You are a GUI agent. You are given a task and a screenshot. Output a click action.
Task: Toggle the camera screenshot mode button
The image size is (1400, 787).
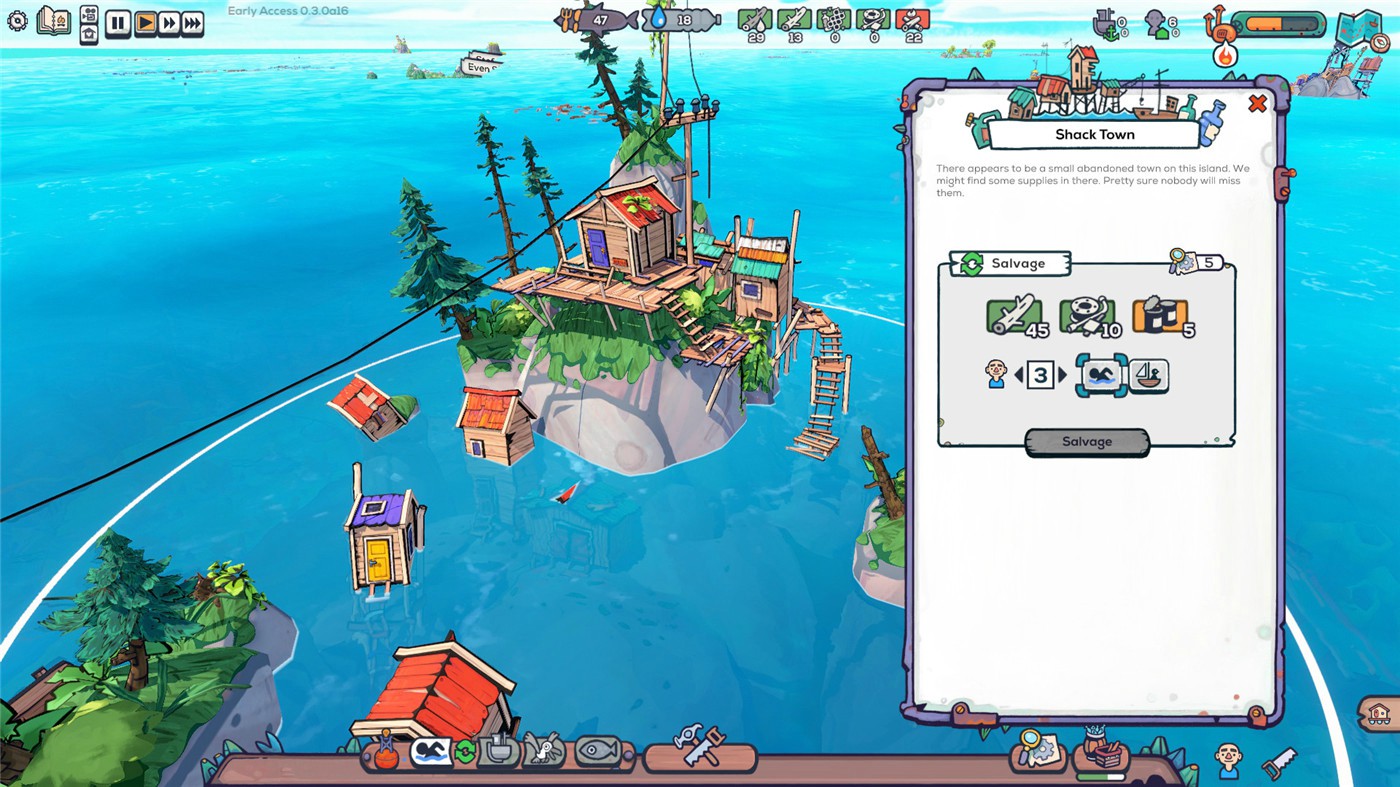[88, 12]
